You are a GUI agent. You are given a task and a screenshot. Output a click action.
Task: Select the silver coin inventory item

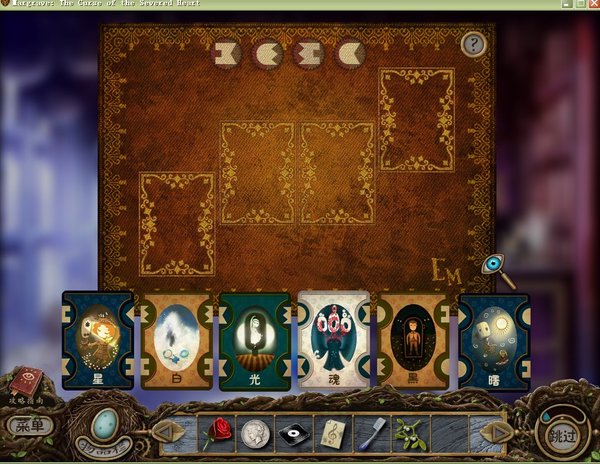coord(255,433)
